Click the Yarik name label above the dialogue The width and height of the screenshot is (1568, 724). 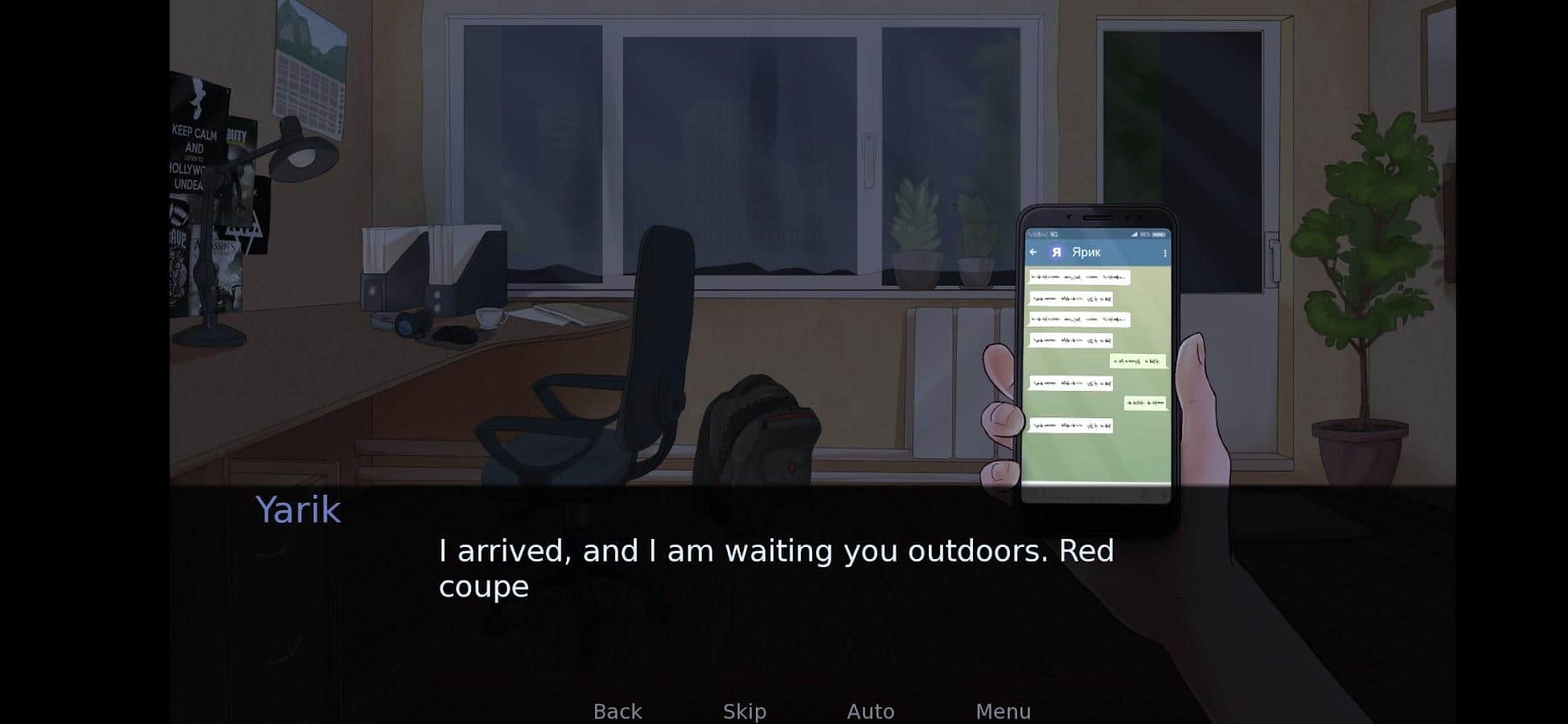298,508
